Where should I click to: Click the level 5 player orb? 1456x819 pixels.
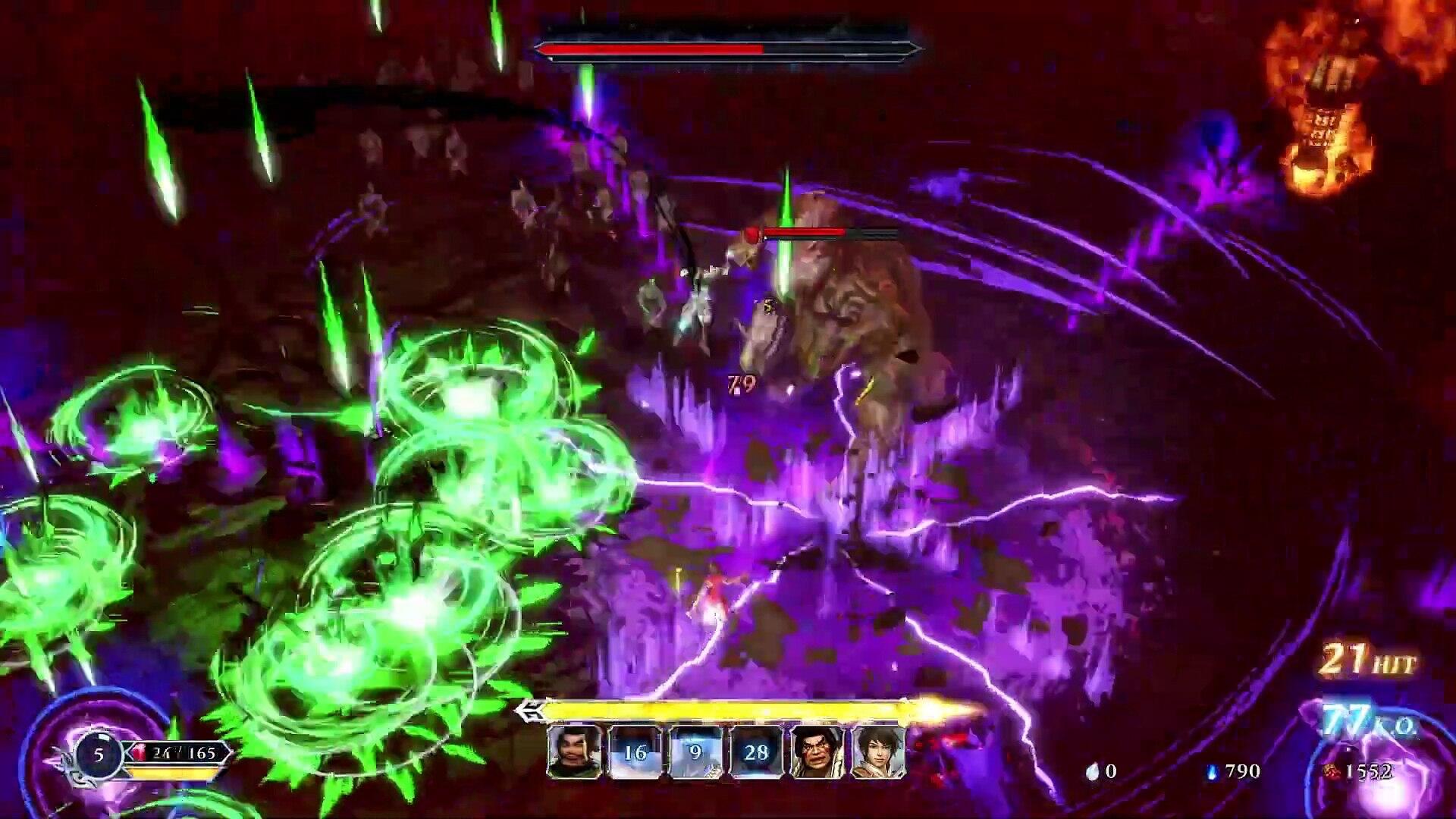tap(99, 755)
